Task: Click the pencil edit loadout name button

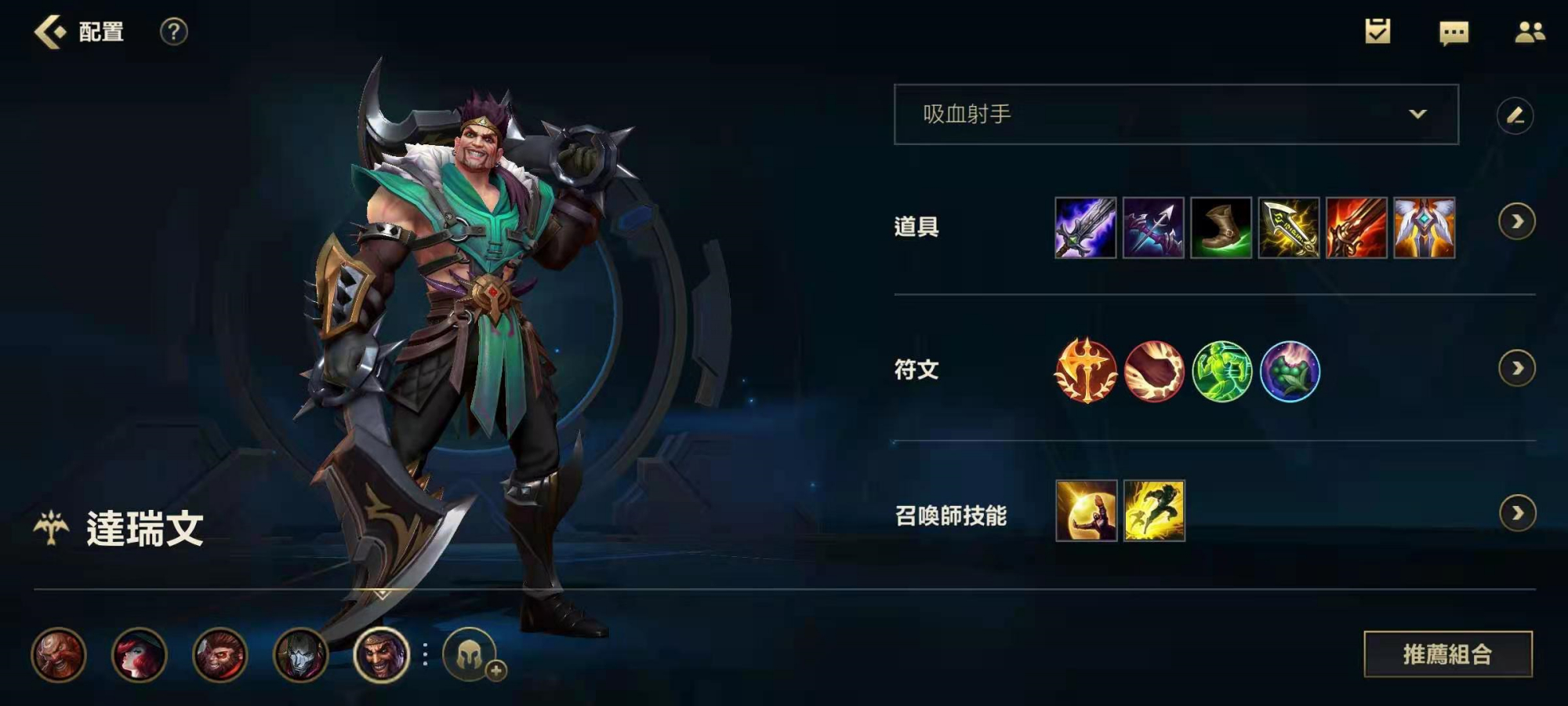Action: (1515, 116)
